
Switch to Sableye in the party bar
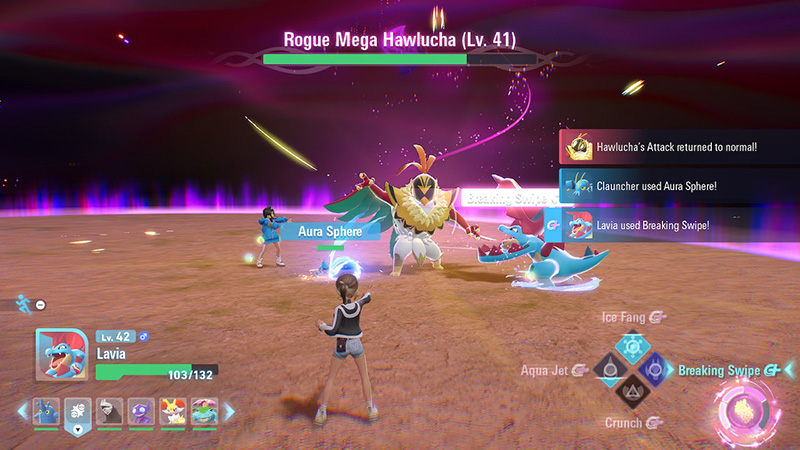tap(140, 411)
